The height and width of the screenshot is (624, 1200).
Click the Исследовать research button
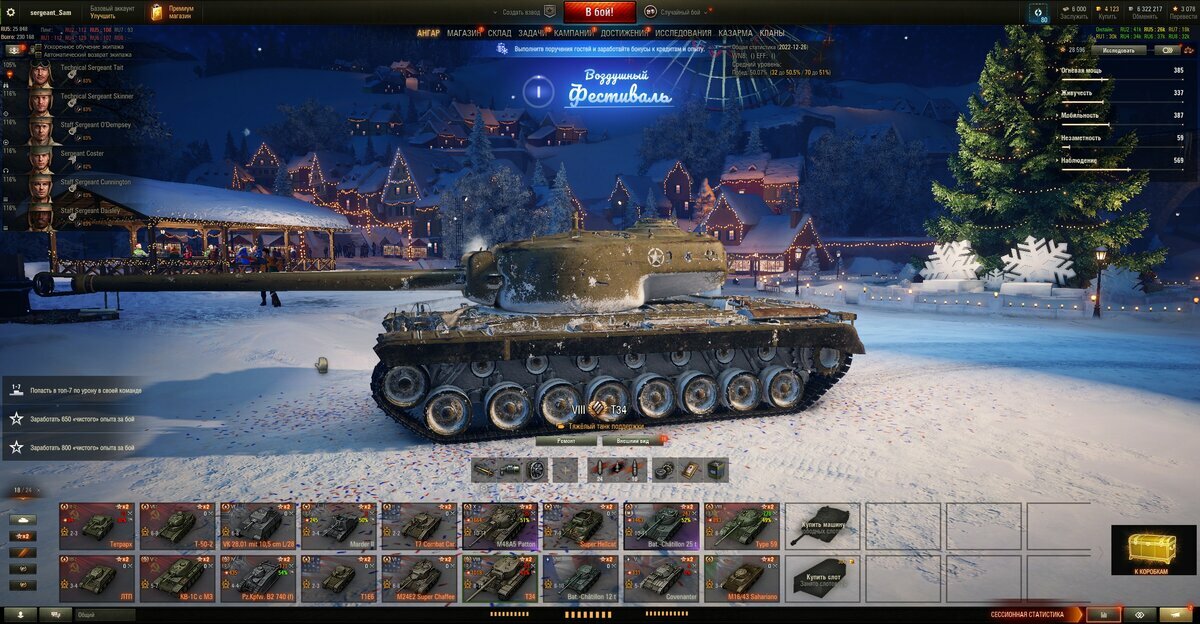click(1118, 49)
